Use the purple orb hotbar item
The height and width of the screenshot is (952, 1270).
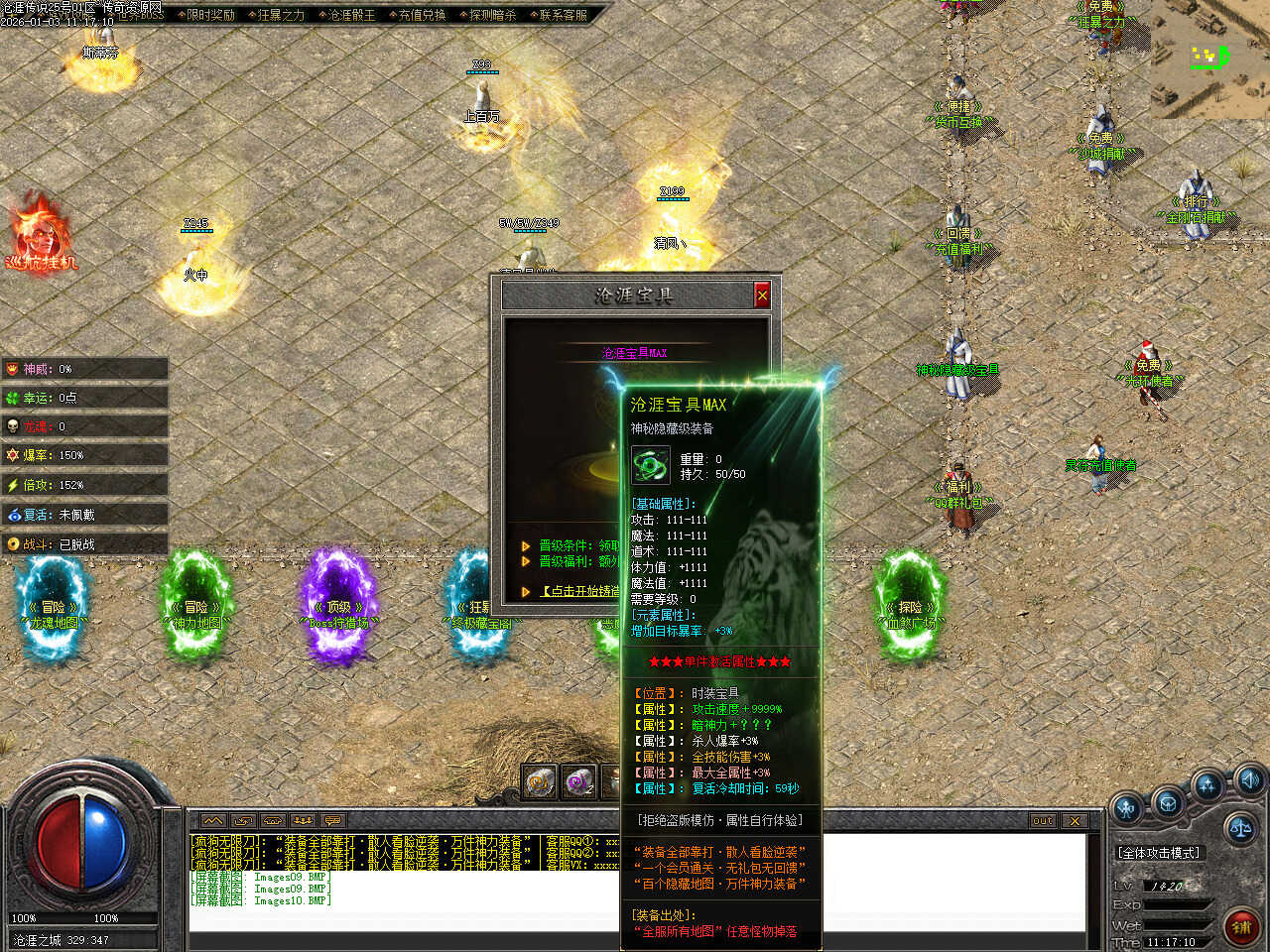click(x=578, y=782)
